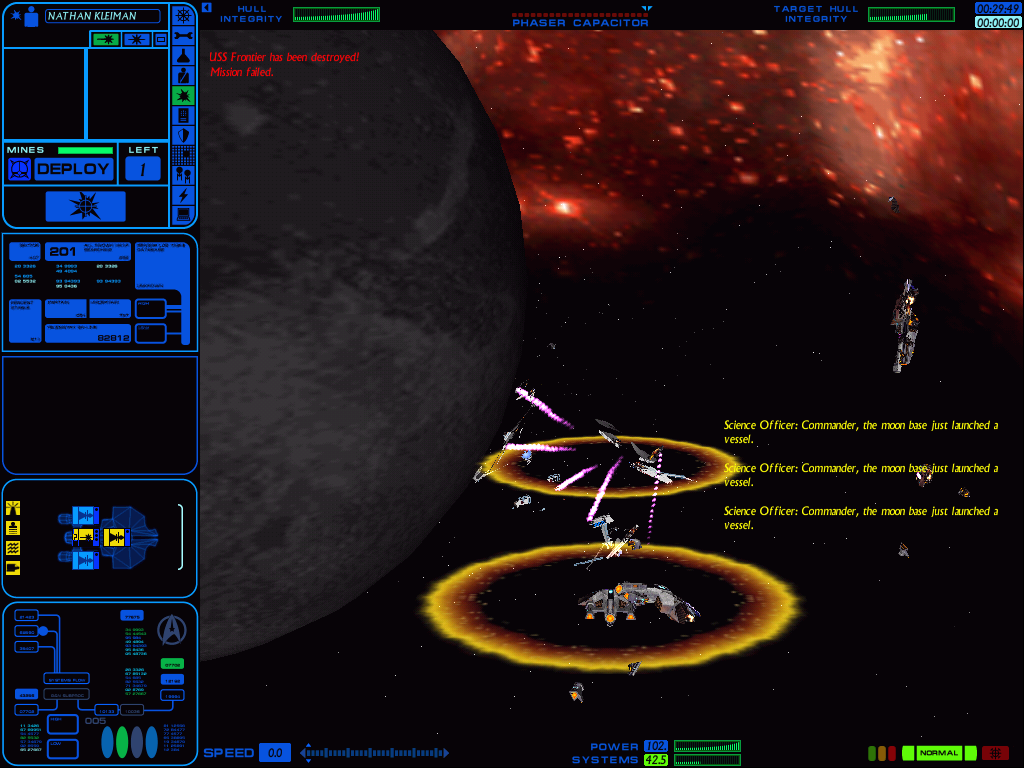Open the lightning bolt power panel
The width and height of the screenshot is (1024, 768).
point(183,195)
